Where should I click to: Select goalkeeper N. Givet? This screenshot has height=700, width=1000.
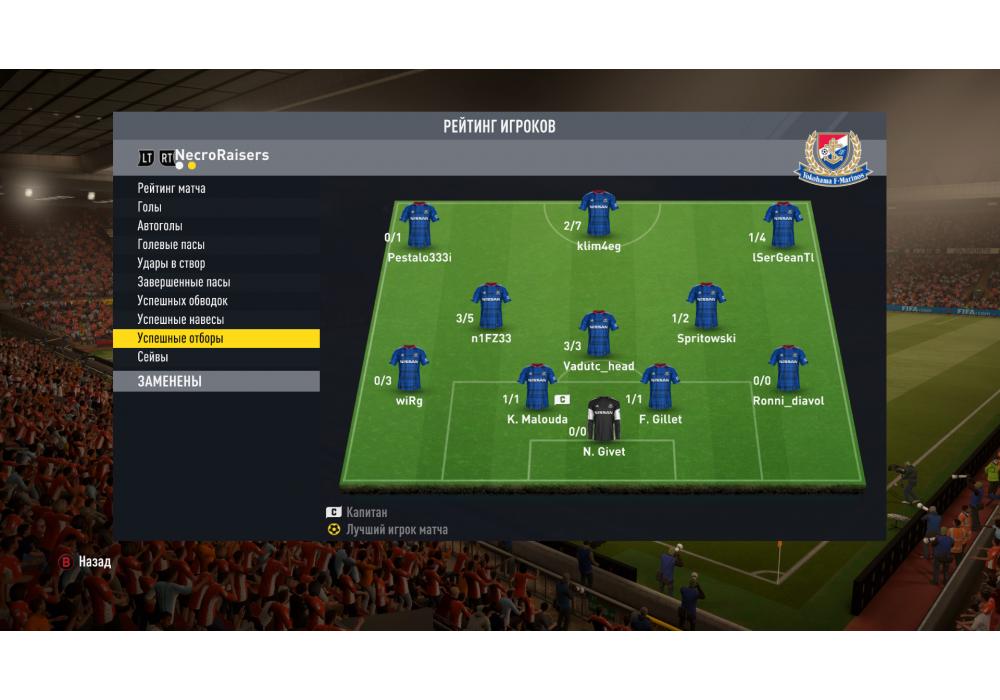(604, 420)
